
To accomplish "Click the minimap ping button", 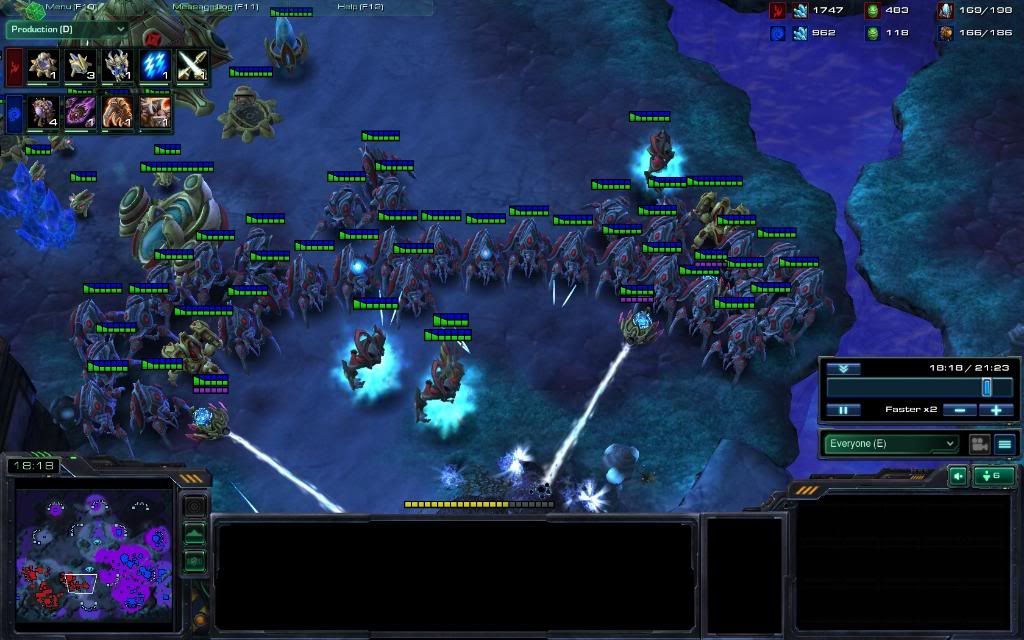I will 193,506.
